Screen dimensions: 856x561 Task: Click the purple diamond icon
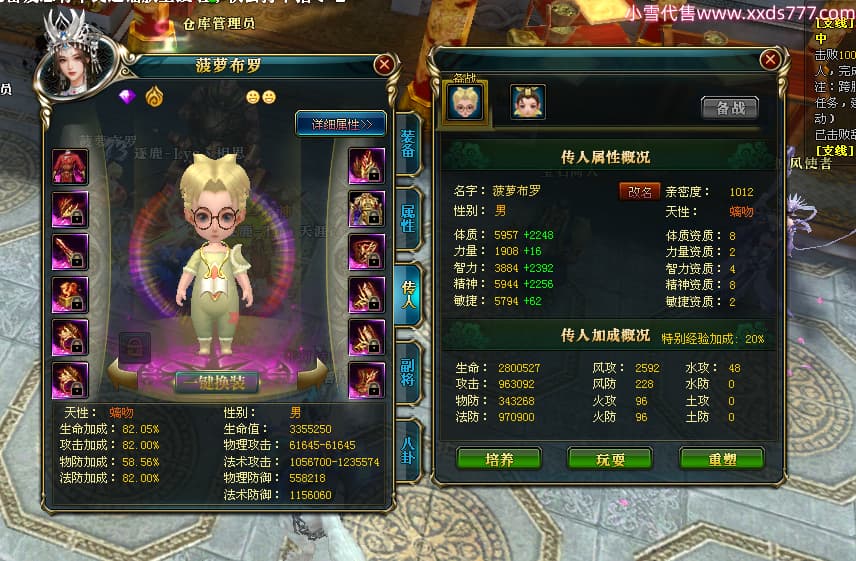127,97
